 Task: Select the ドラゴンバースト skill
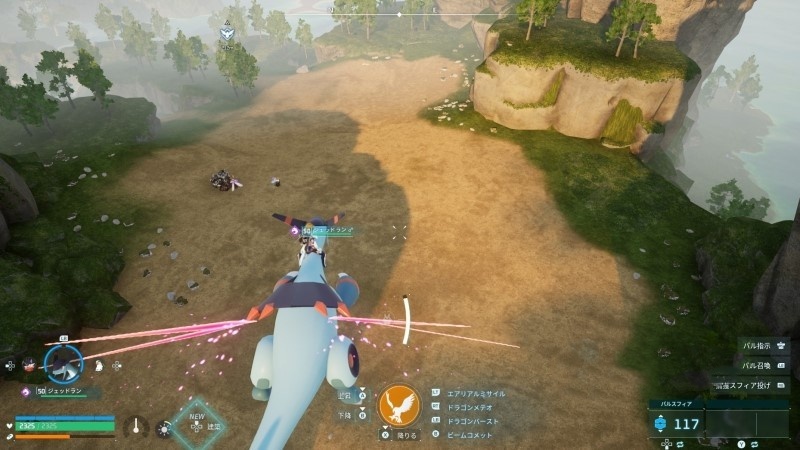click(474, 421)
